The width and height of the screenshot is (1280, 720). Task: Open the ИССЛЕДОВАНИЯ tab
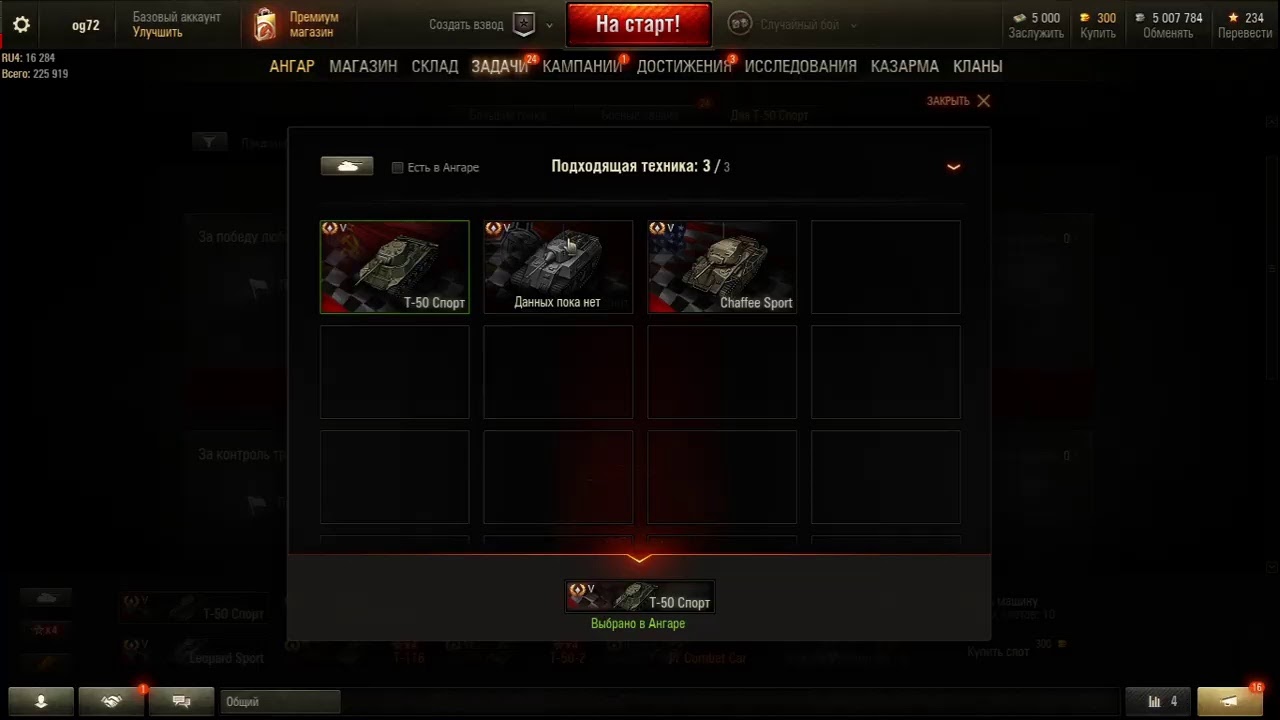click(800, 66)
